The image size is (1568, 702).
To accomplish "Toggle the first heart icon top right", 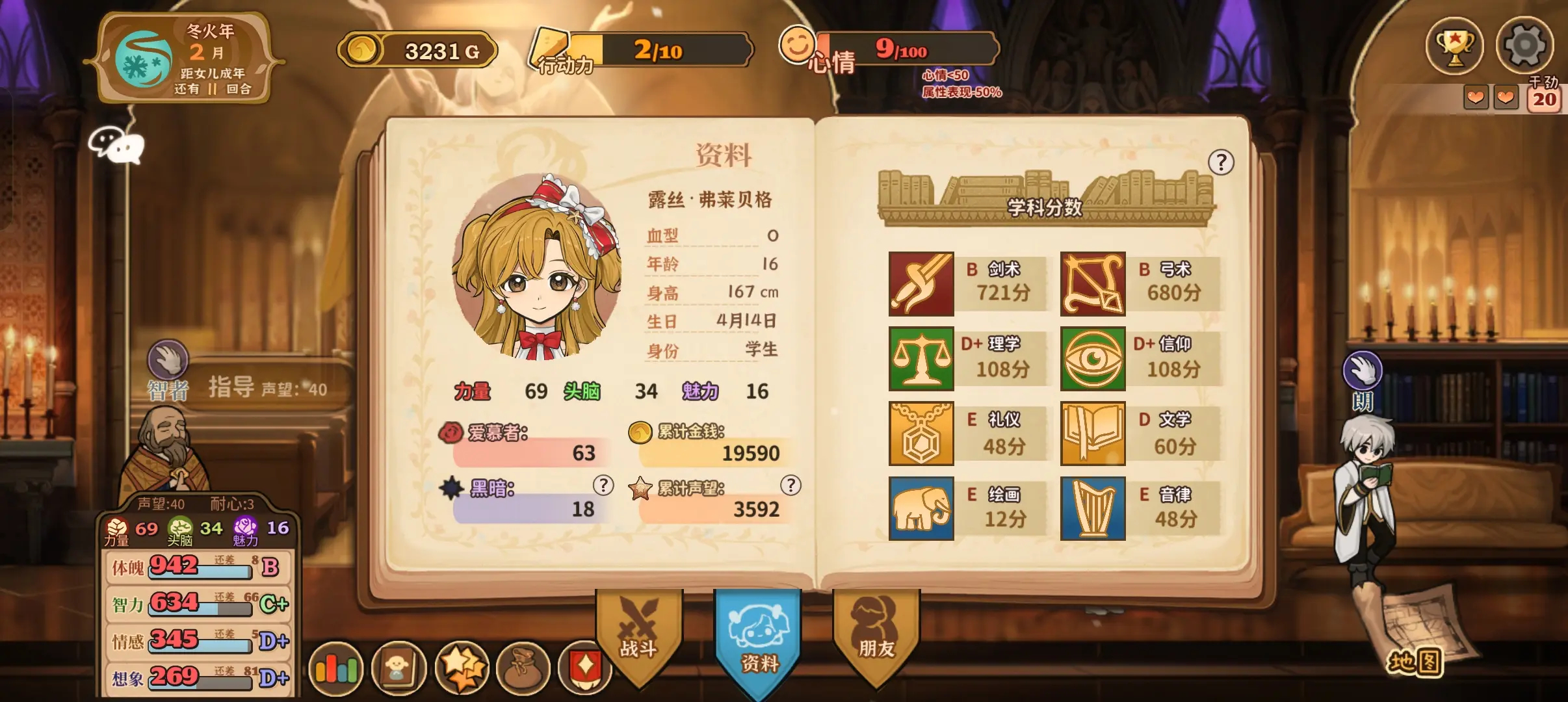I will [x=1476, y=96].
